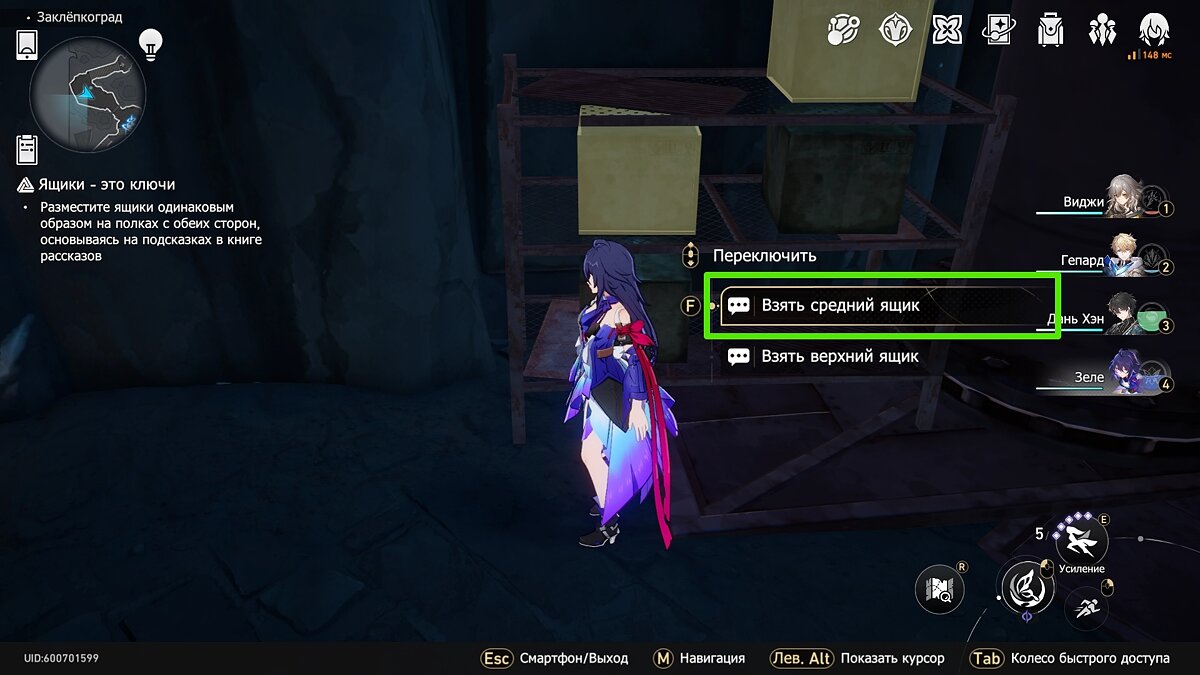Open the planet events icon

pos(843,30)
